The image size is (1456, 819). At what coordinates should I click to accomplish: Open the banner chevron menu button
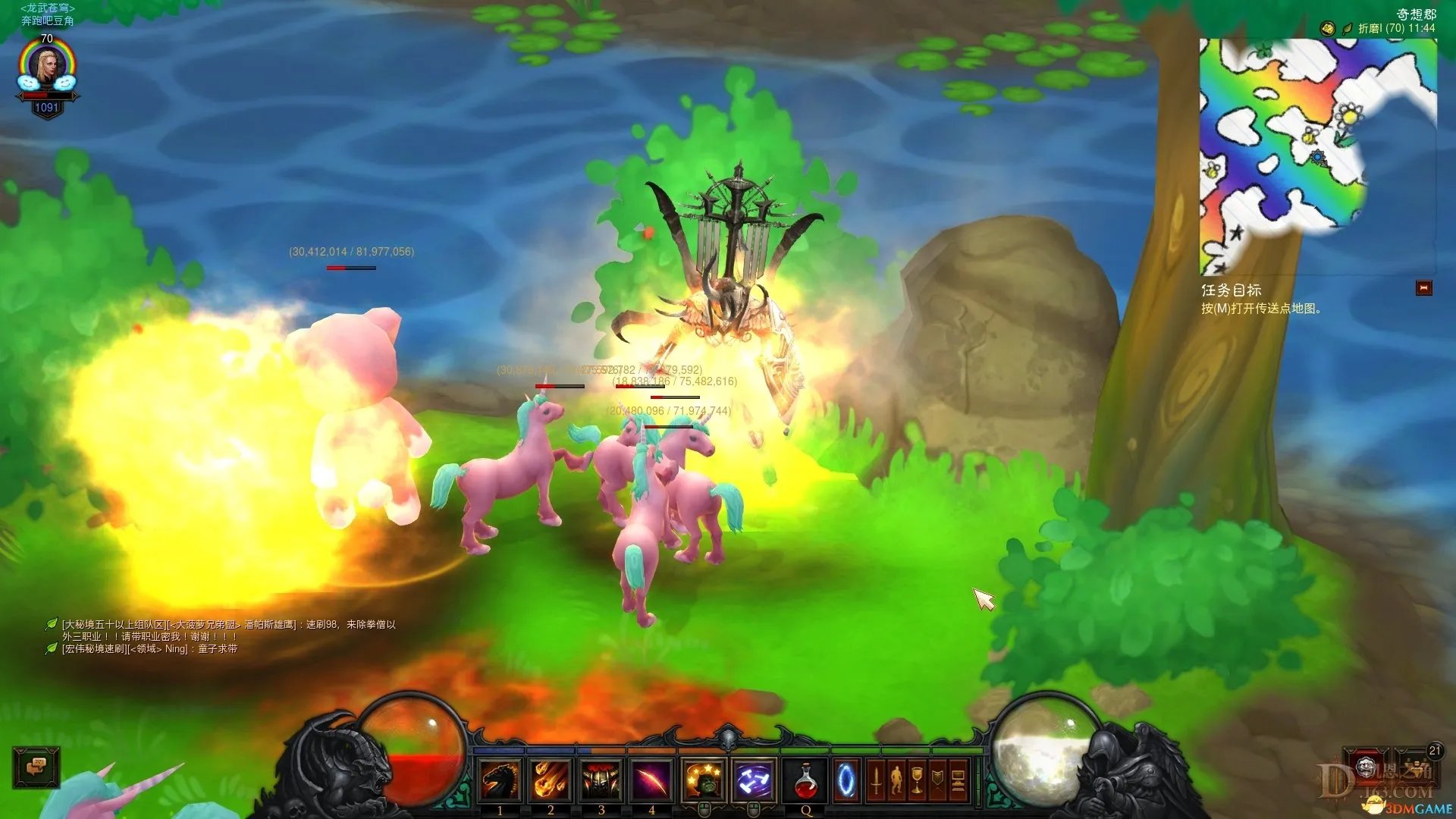pos(937,780)
